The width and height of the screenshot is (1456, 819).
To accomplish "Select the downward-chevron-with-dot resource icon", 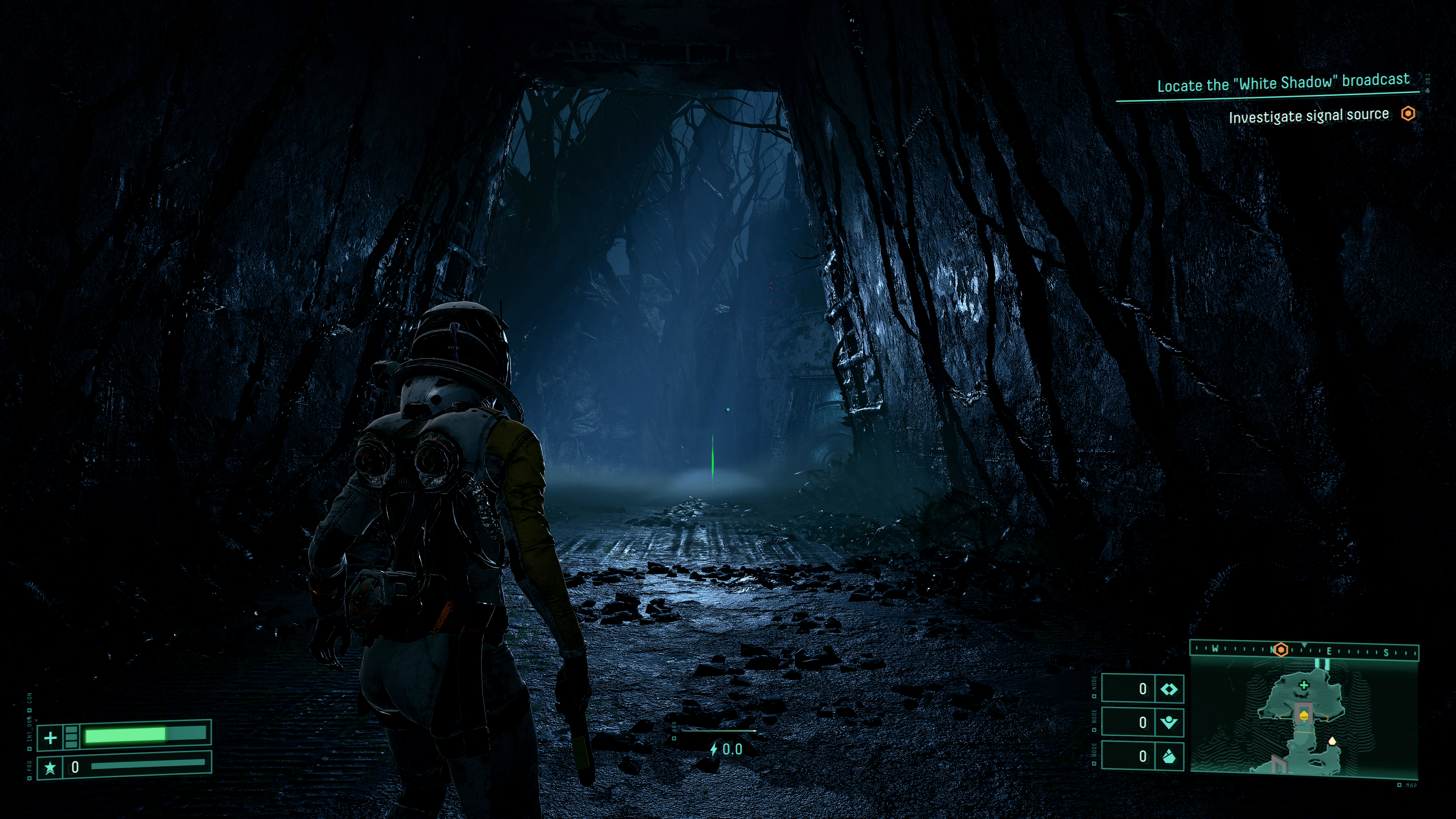I will [1168, 722].
